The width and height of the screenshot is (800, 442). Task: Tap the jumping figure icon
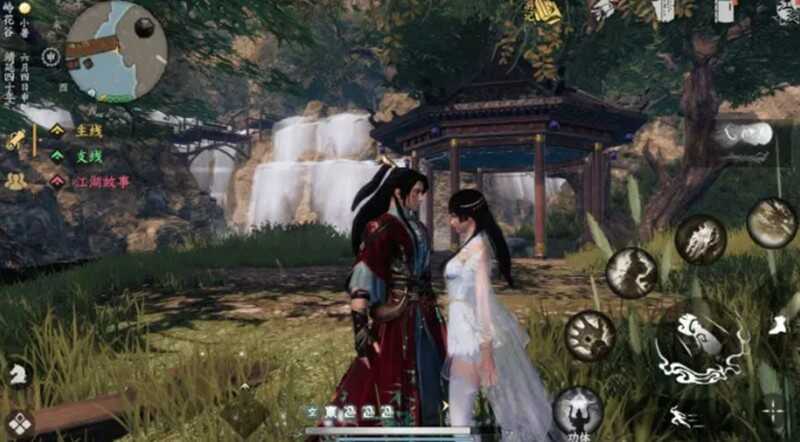click(779, 324)
